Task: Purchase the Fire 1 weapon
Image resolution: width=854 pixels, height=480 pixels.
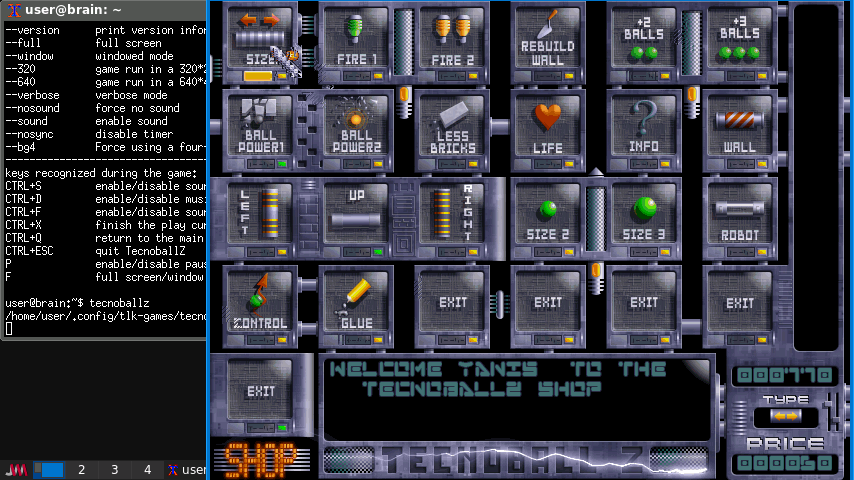Action: tap(356, 40)
